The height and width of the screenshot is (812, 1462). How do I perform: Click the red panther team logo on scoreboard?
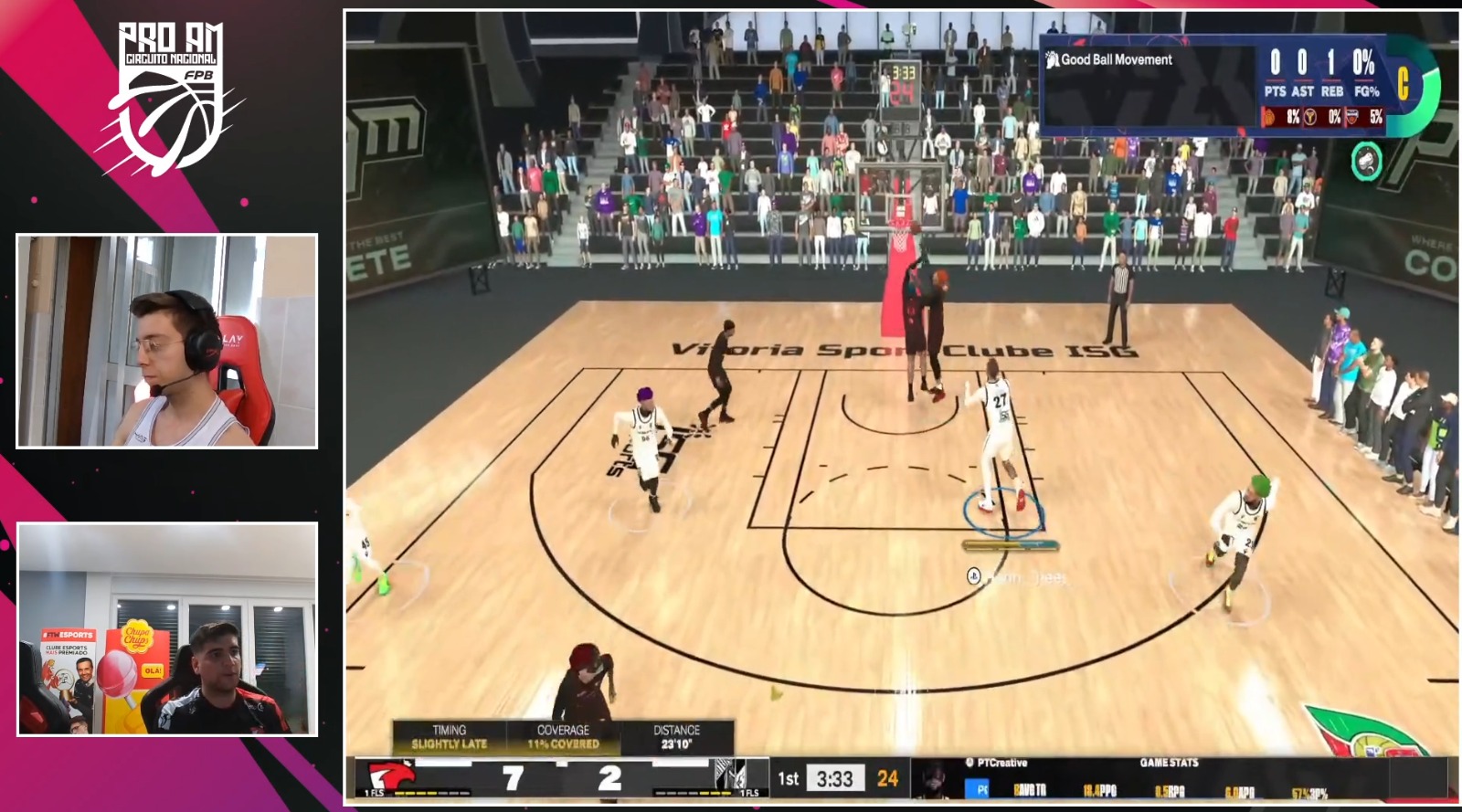tap(390, 776)
